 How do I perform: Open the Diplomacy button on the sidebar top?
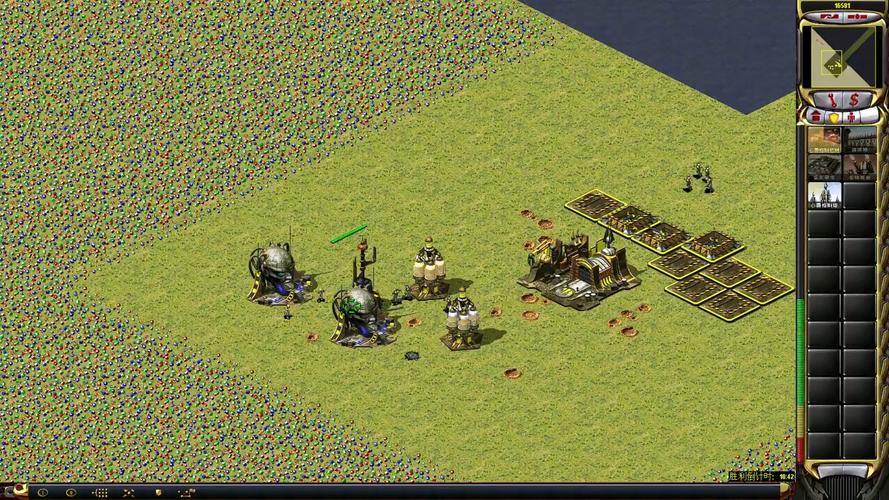point(856,17)
